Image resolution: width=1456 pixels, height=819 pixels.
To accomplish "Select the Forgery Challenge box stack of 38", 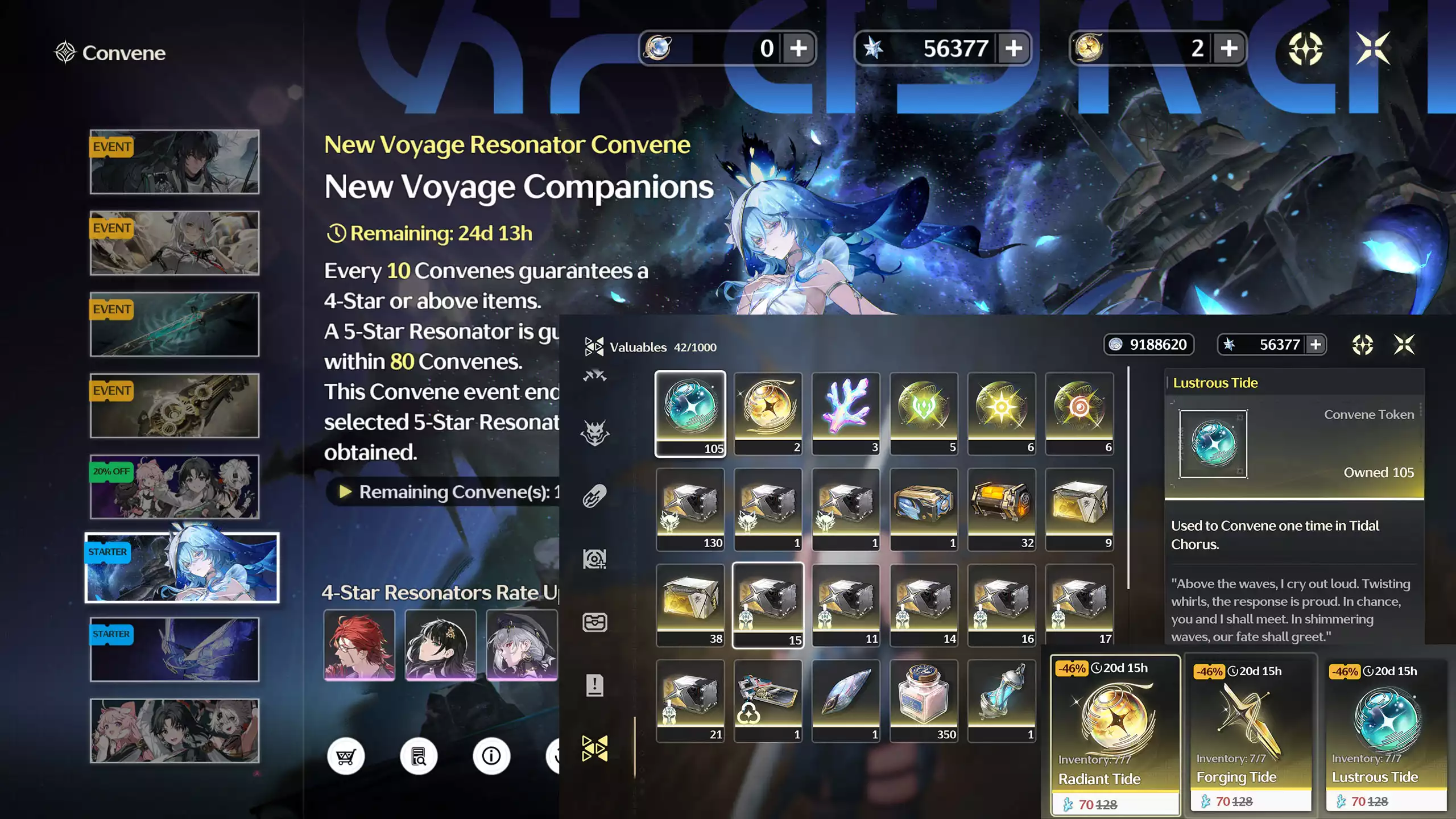I will coord(690,603).
